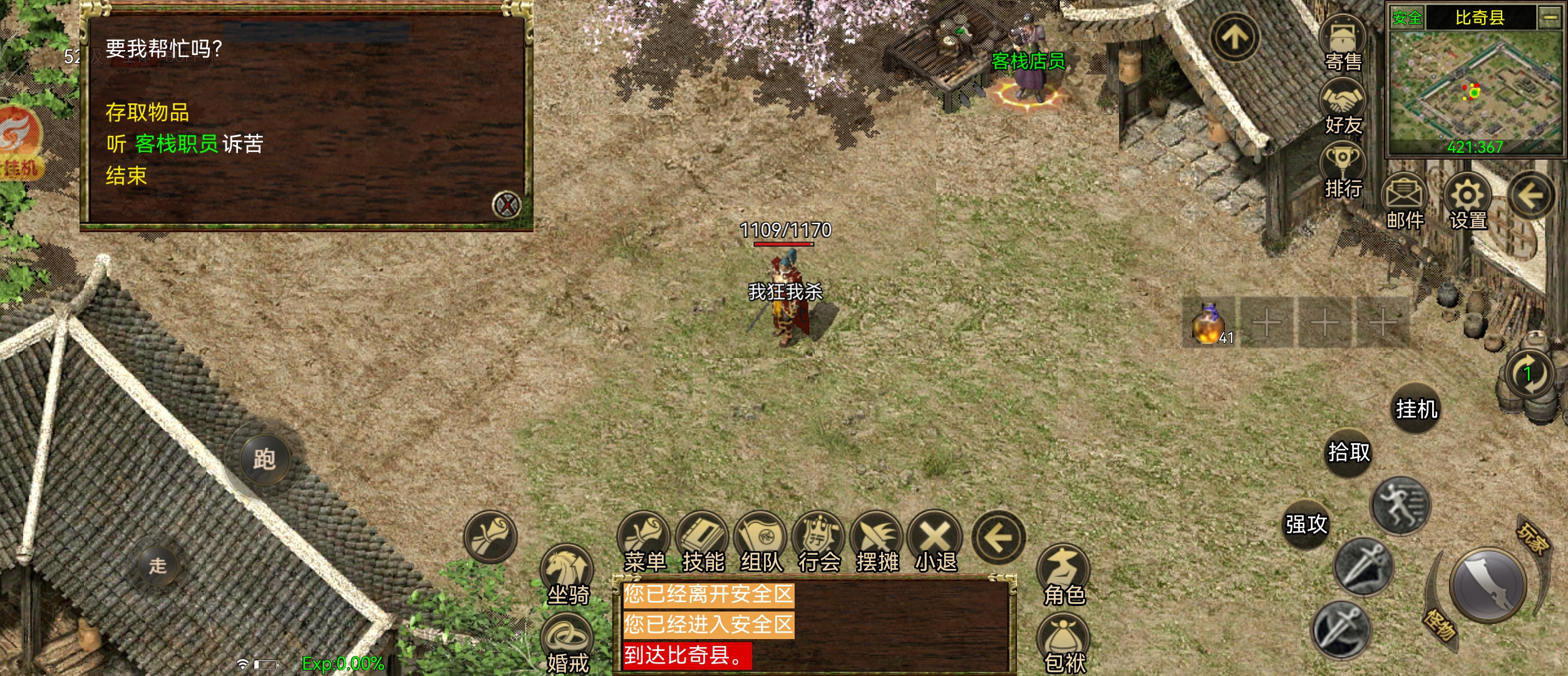The image size is (1568, 676).
Task: Activate the 强攻 forced attack button
Action: tap(1306, 524)
